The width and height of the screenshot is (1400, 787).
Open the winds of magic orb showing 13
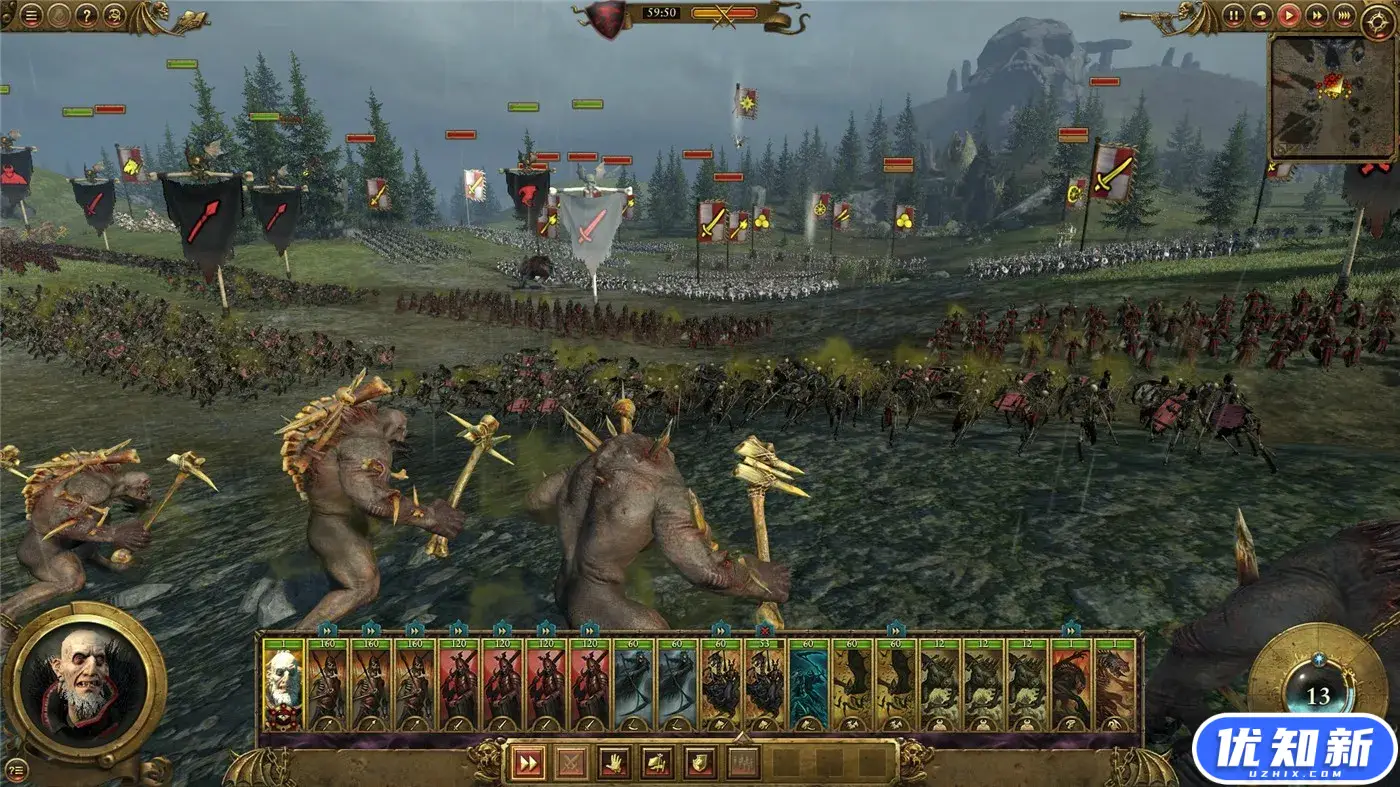pos(1318,695)
